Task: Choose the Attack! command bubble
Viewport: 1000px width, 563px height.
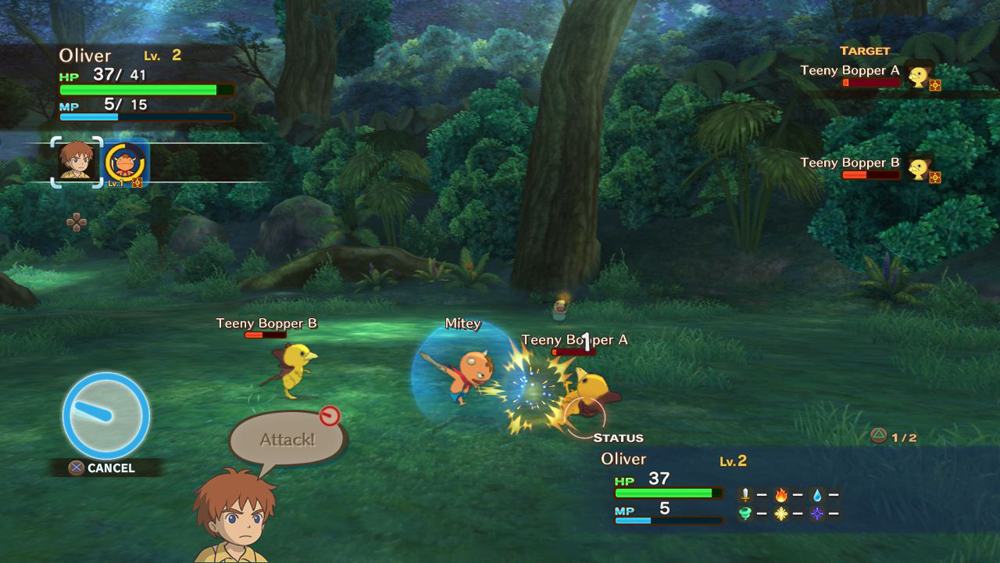Action: click(287, 440)
